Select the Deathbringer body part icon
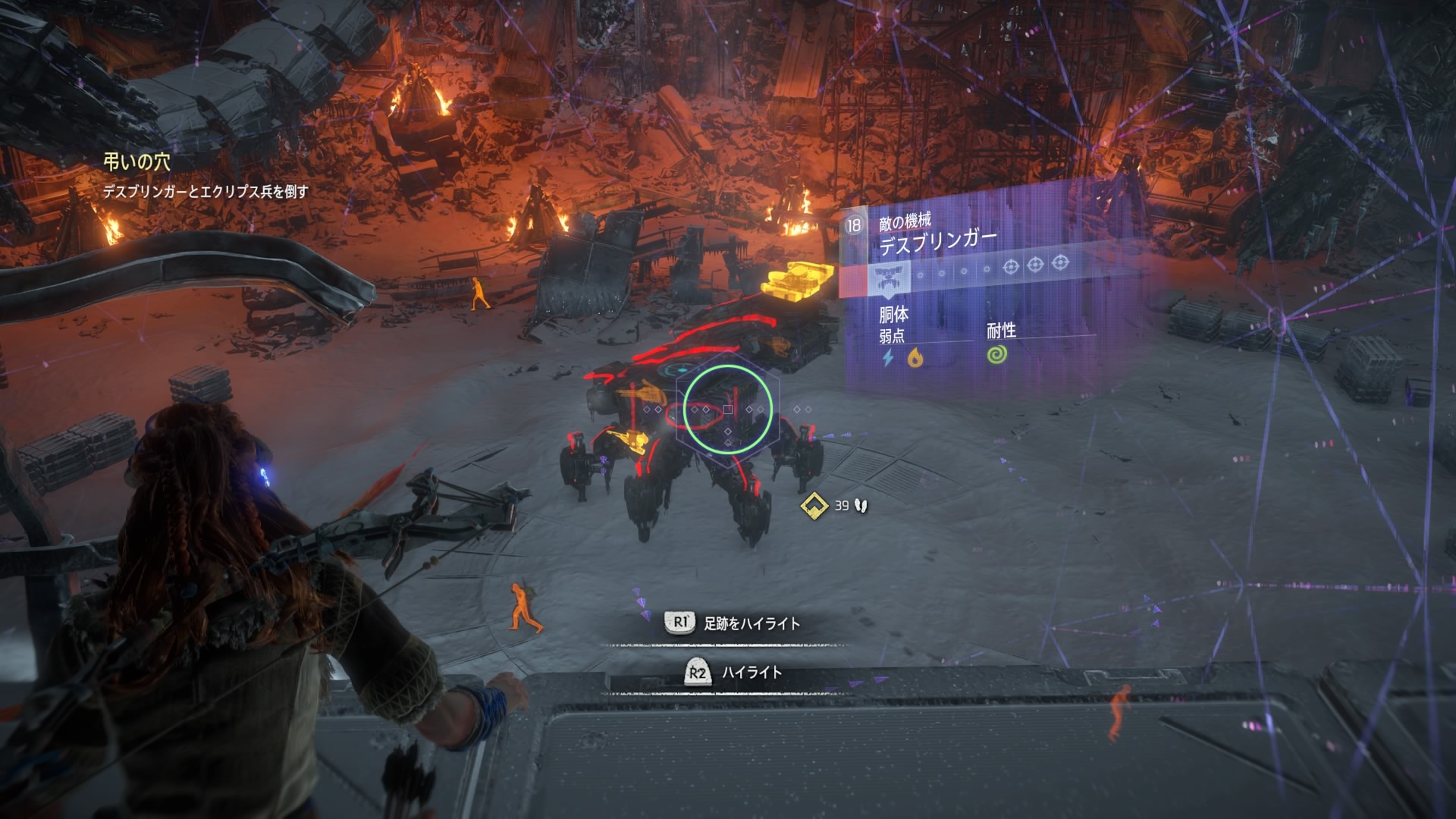 (890, 280)
